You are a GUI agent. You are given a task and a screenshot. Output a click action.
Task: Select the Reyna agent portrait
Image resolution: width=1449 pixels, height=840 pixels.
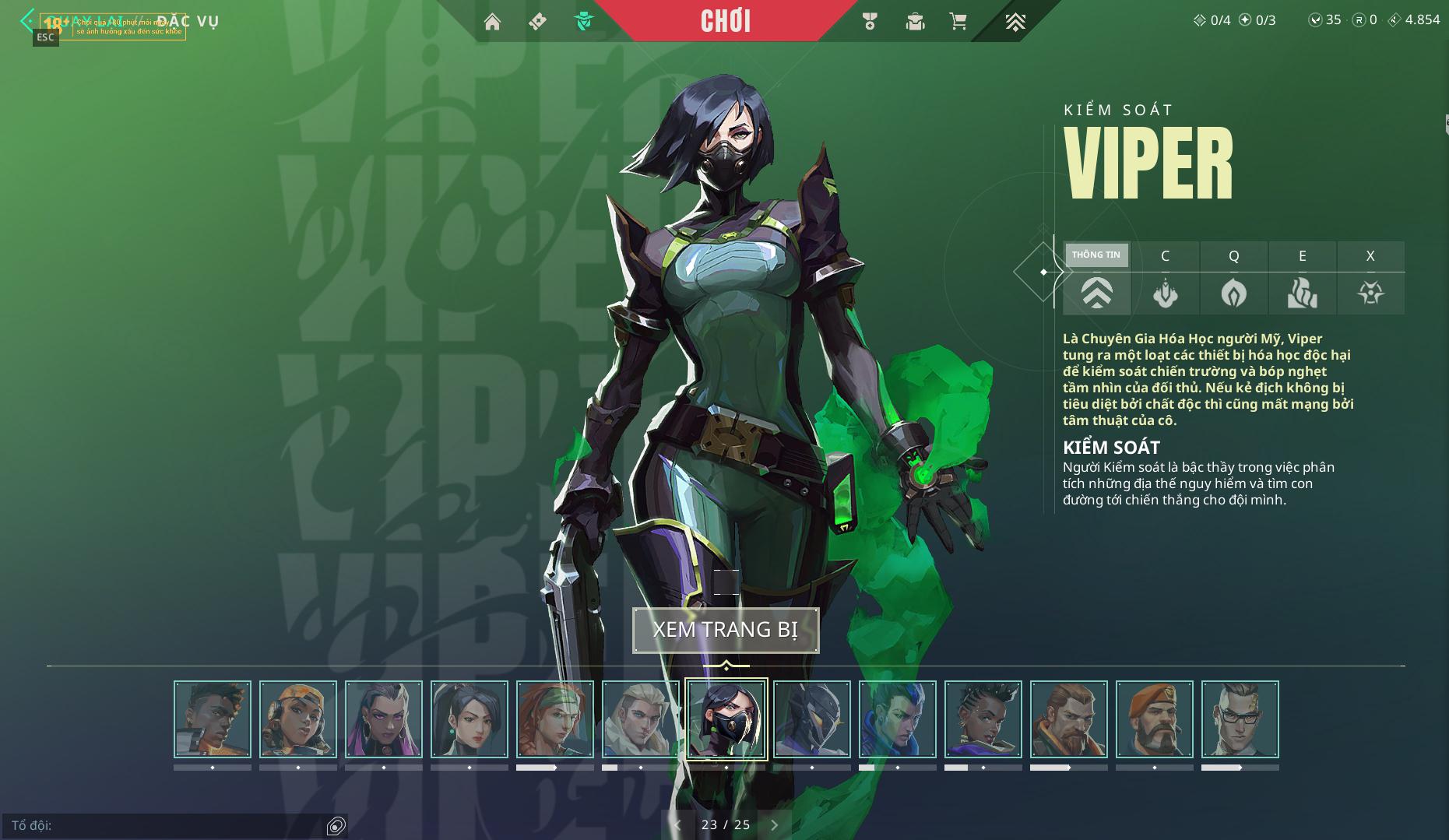point(384,719)
